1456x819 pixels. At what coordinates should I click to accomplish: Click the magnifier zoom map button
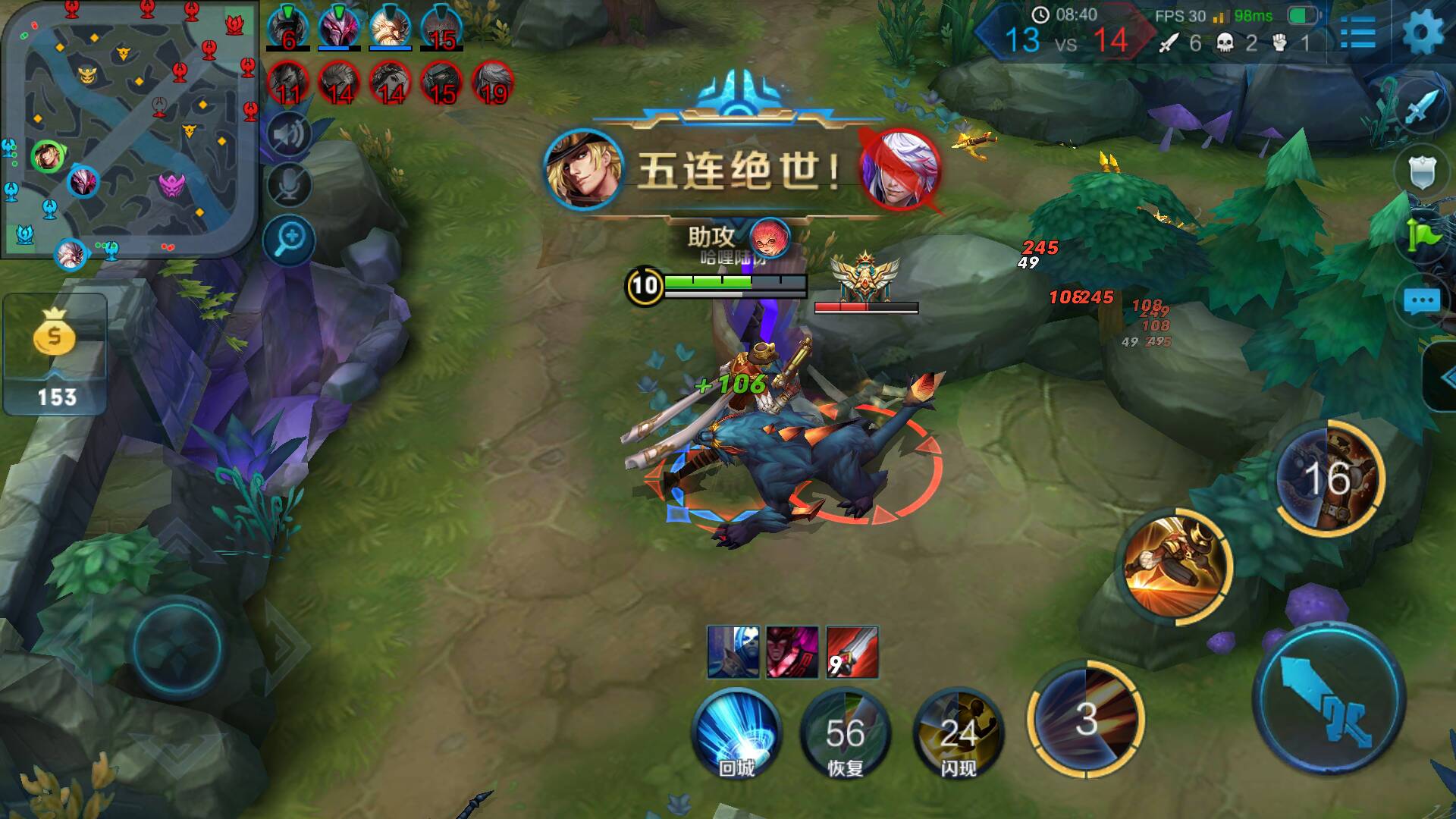[289, 241]
